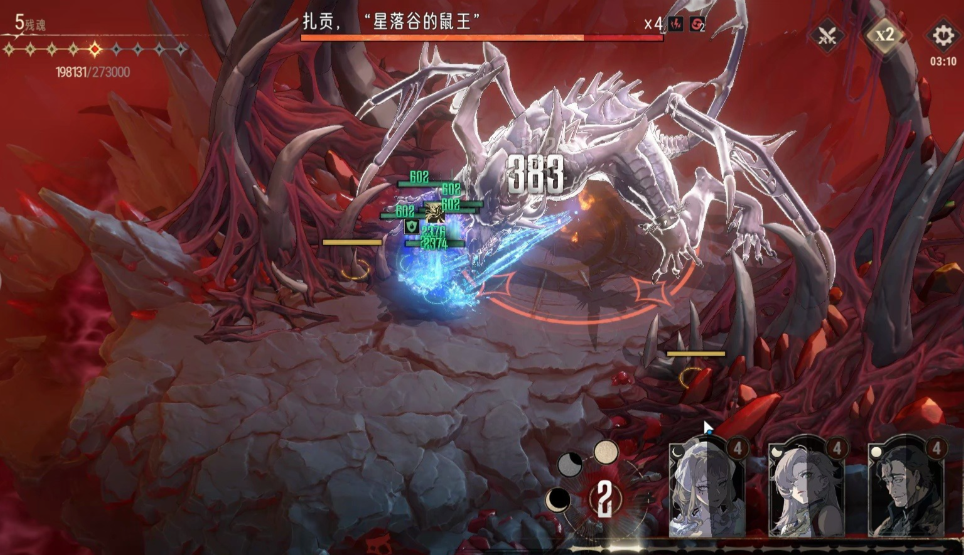Select the full moon phase orb
Image resolution: width=964 pixels, height=555 pixels.
[606, 452]
